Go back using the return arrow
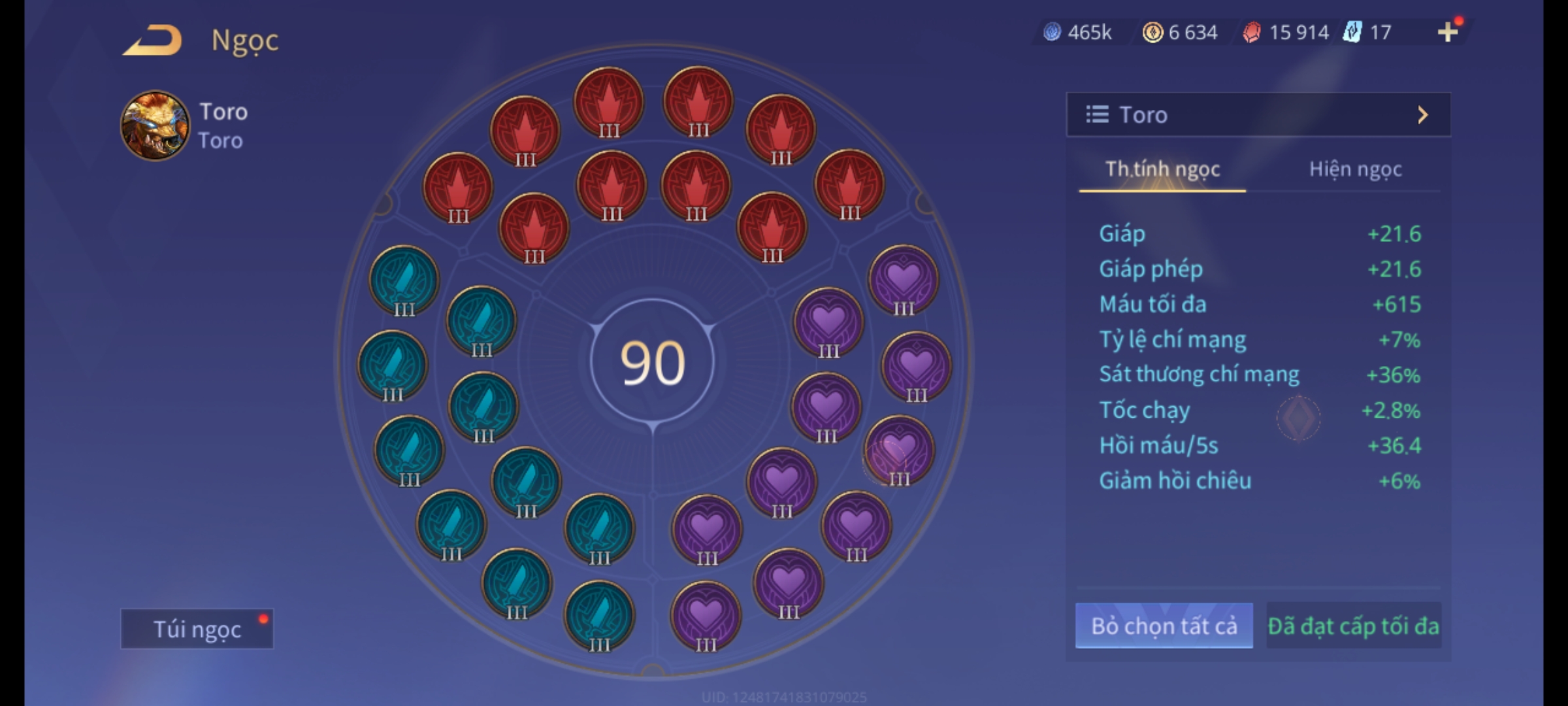This screenshot has height=706, width=1568. [153, 41]
